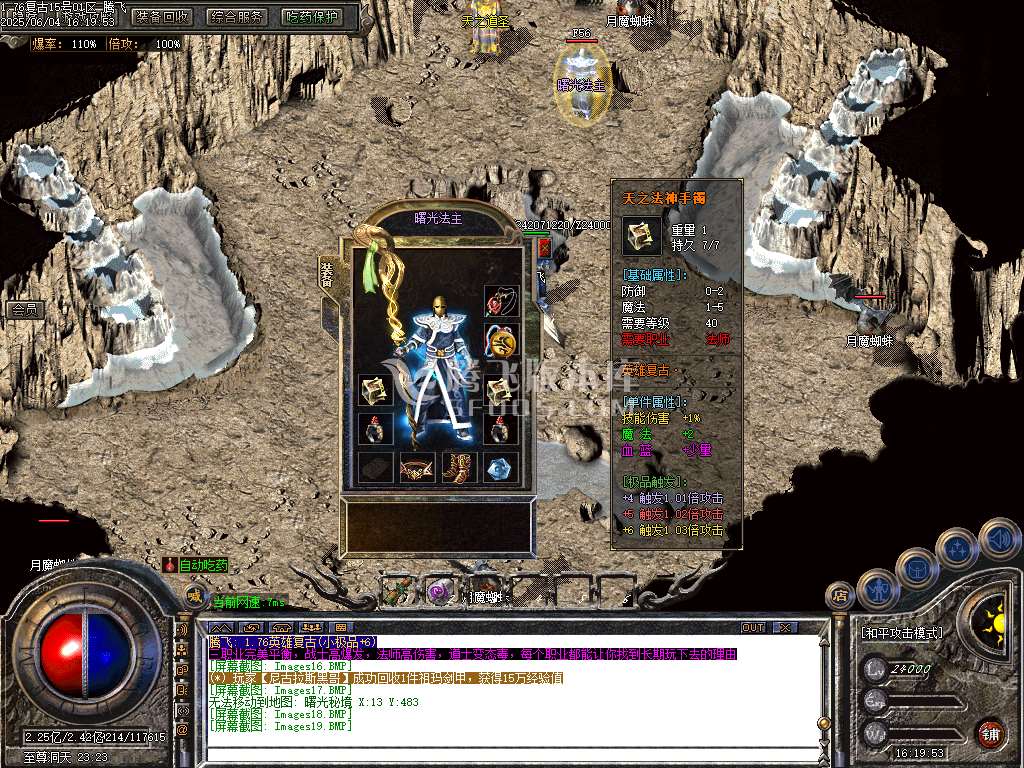Select the blue gemstone equipment slot
Image resolution: width=1024 pixels, height=768 pixels.
500,467
